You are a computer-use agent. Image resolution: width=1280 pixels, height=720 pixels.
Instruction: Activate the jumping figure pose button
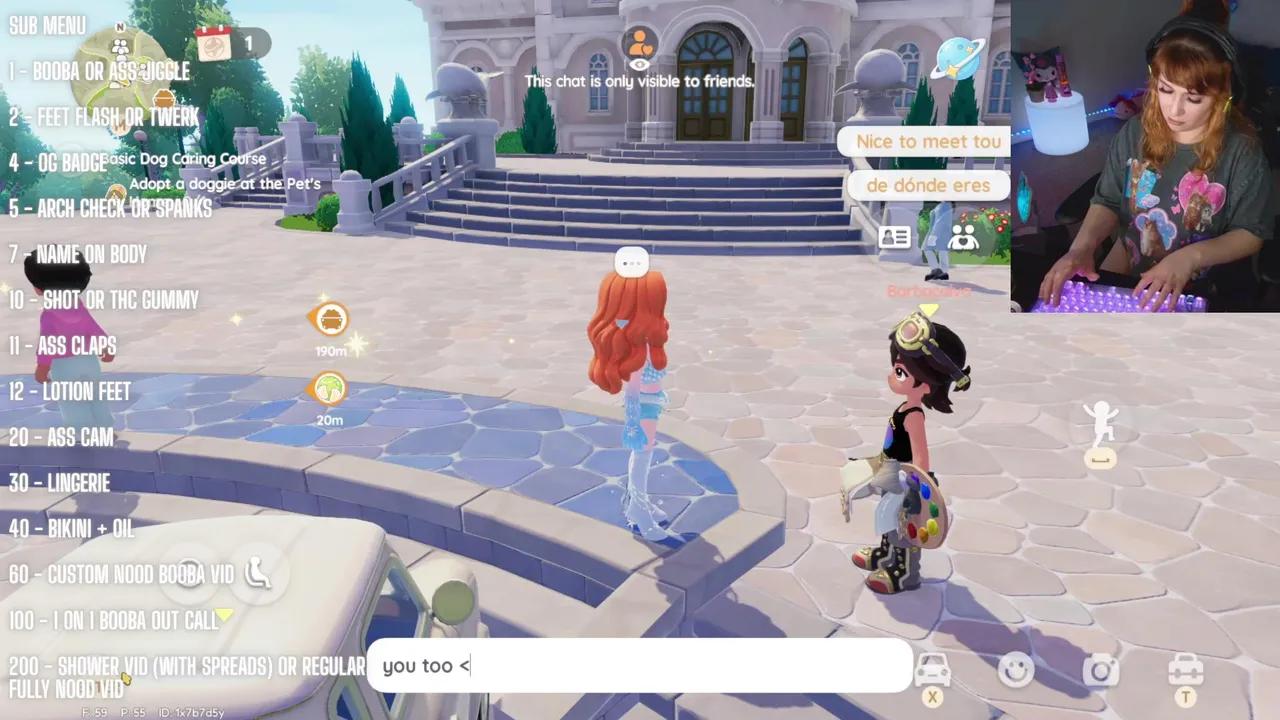tap(1100, 423)
